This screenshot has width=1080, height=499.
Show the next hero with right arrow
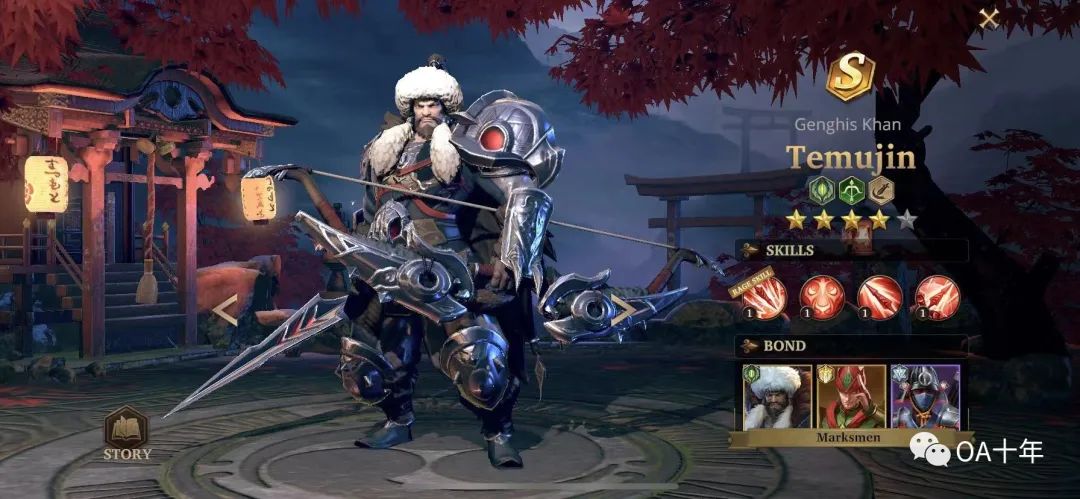624,310
